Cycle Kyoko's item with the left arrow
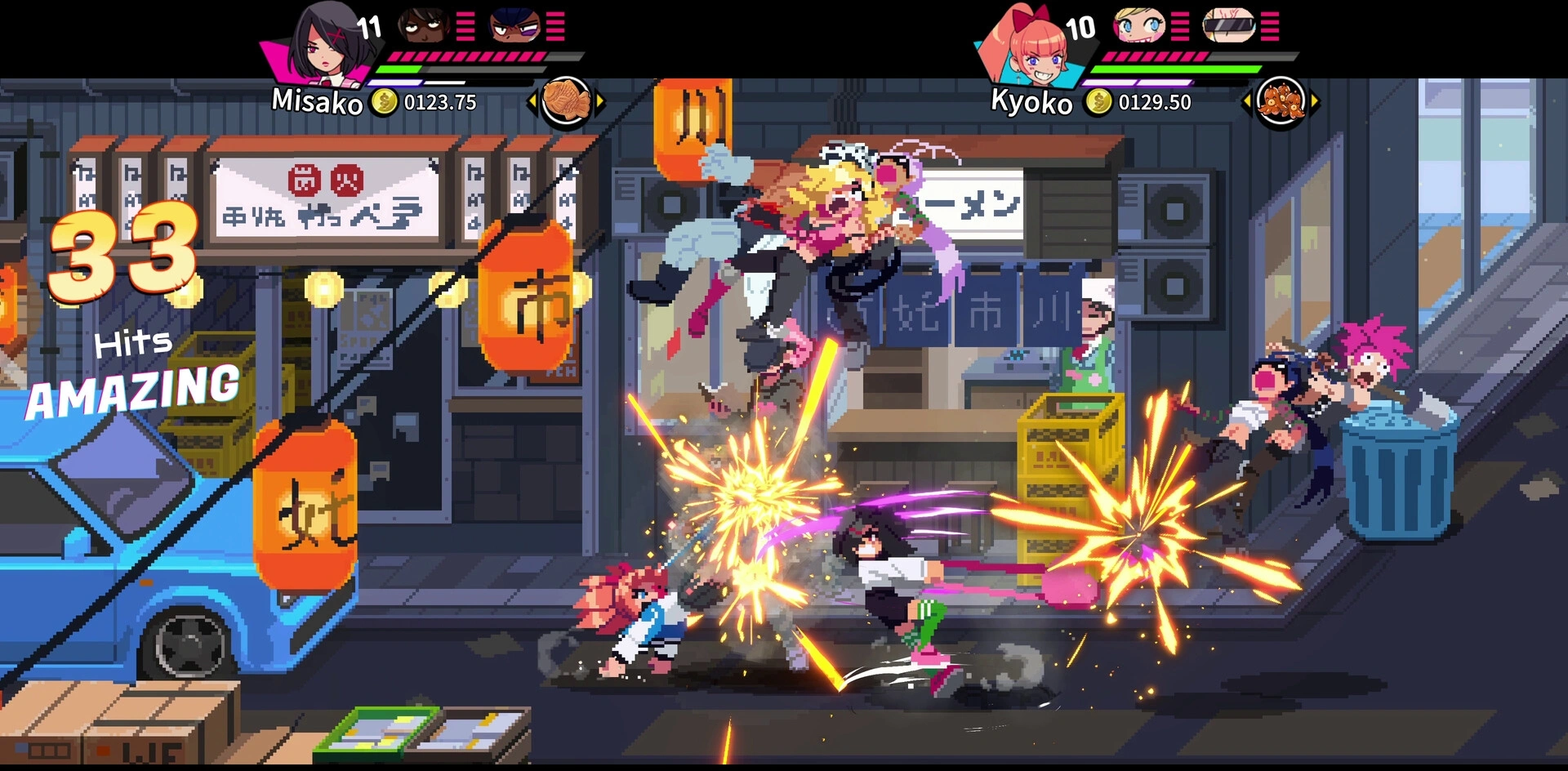Screen dimensions: 1568x771 pos(1246,102)
